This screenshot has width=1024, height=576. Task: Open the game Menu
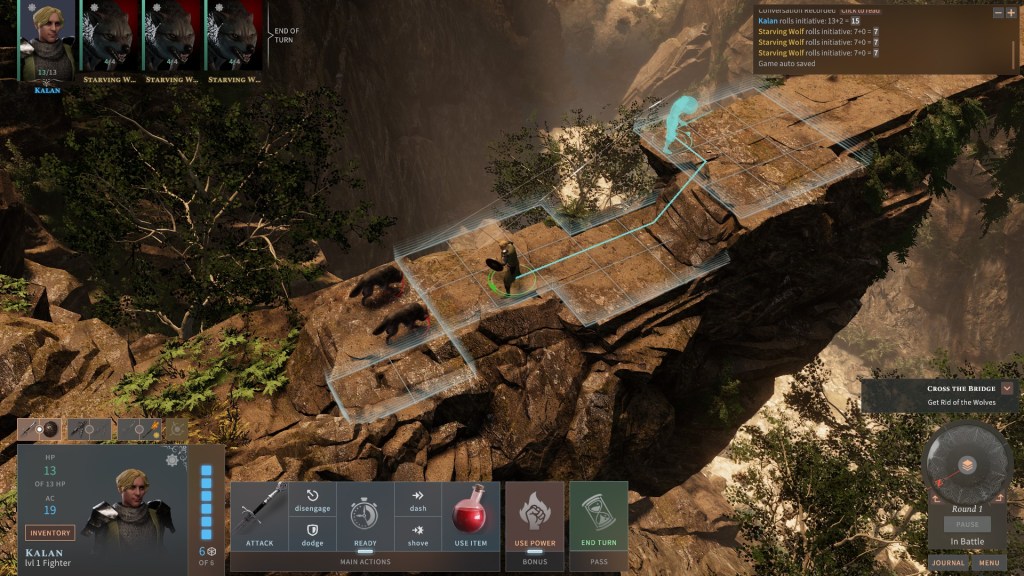tap(990, 563)
